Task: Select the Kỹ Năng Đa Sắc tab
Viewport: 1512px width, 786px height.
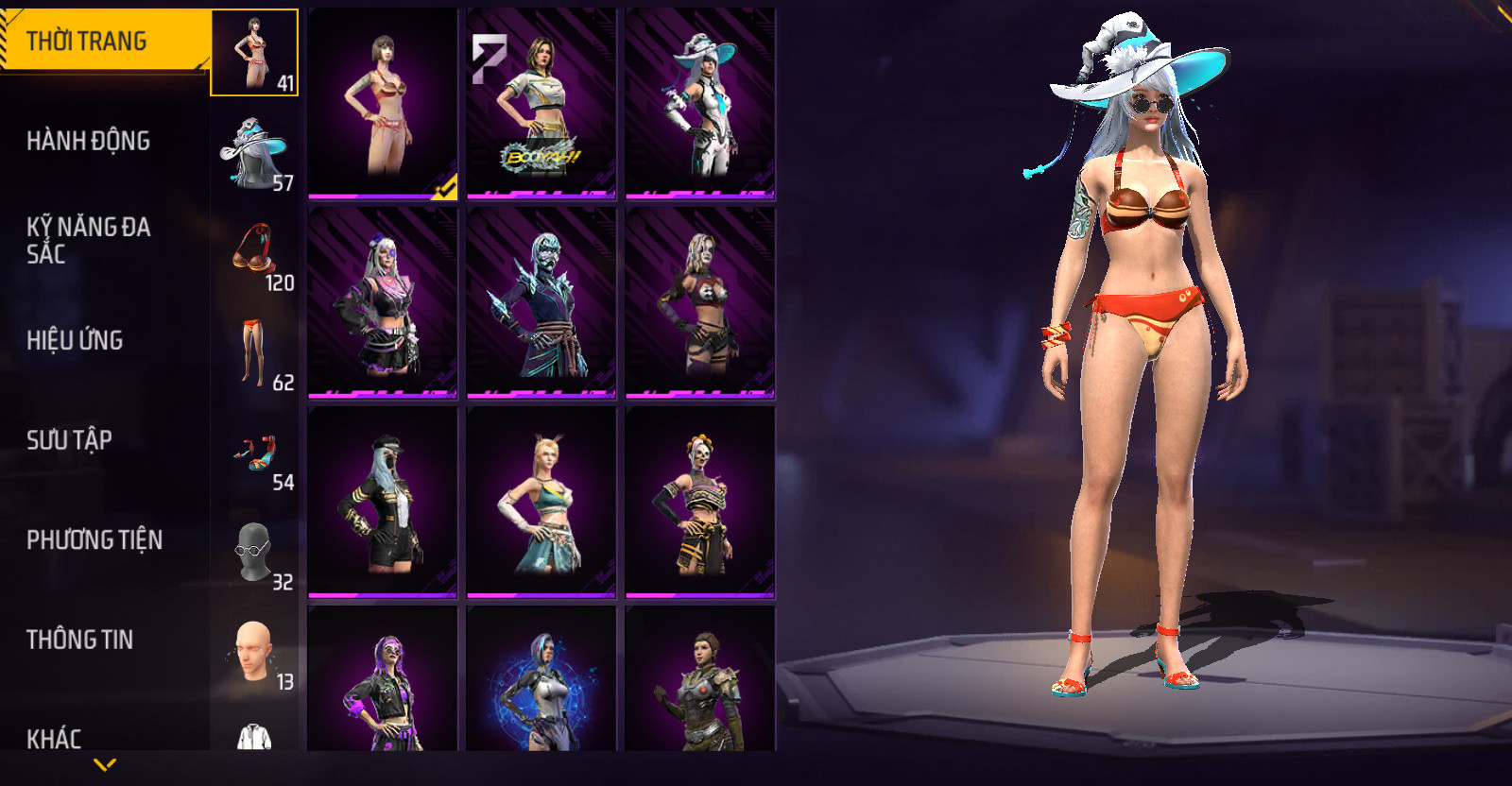Action: (x=89, y=240)
